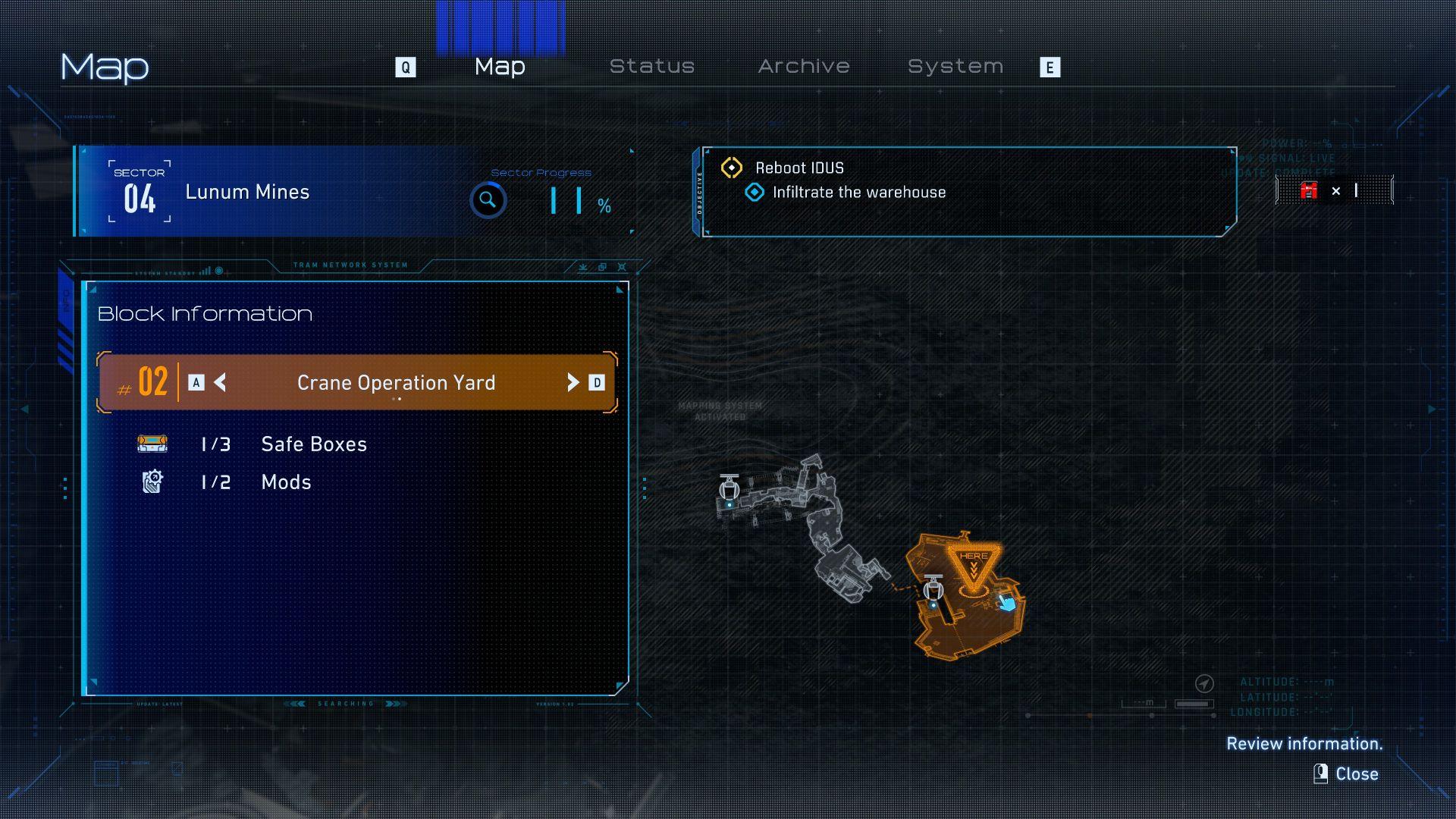Image resolution: width=1456 pixels, height=819 pixels.
Task: Advance to the next block with the right arrow
Action: (x=573, y=383)
